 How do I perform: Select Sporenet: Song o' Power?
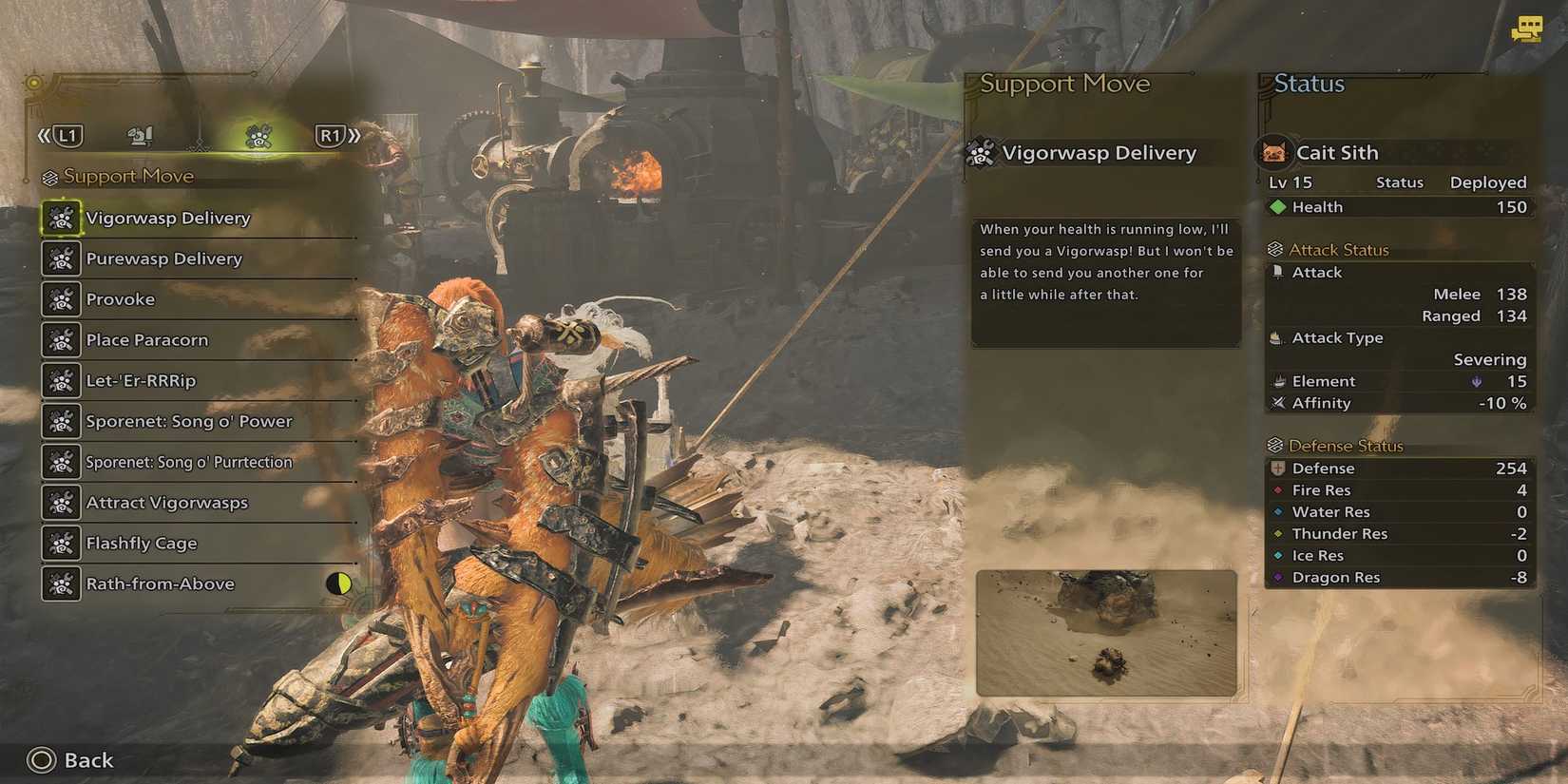coord(187,421)
